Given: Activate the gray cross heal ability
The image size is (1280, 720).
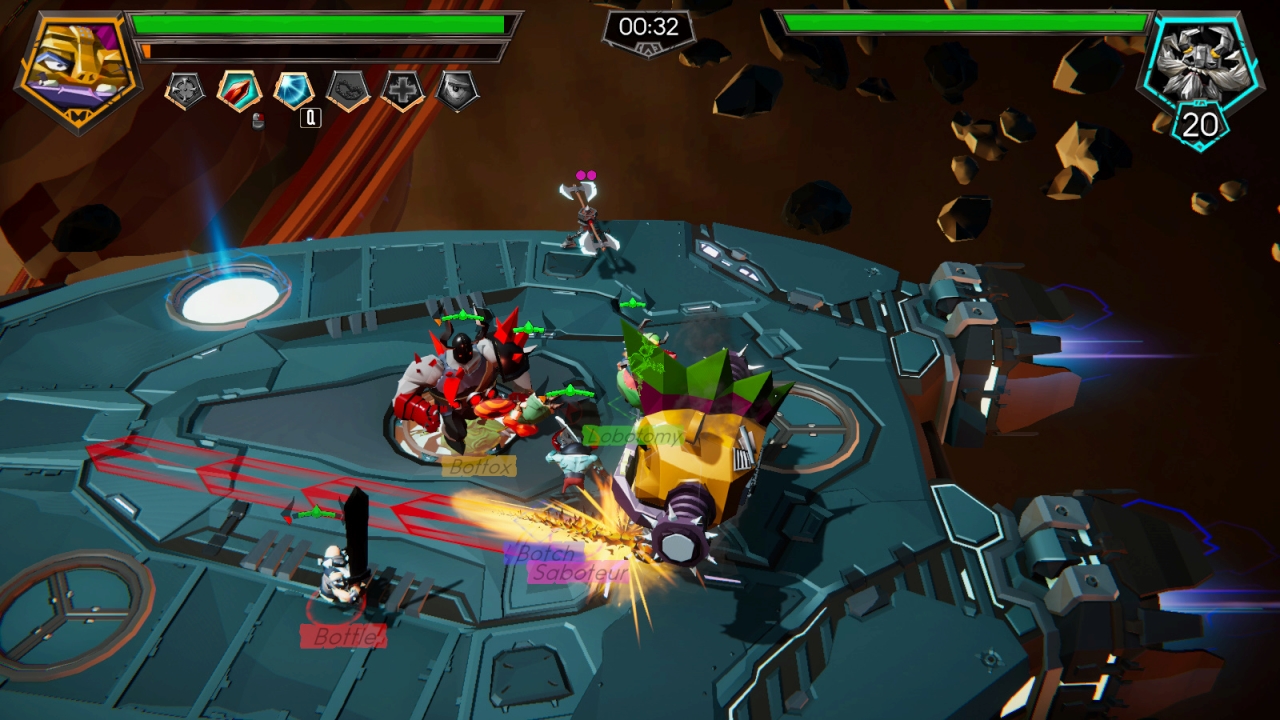Looking at the screenshot, I should tap(403, 91).
